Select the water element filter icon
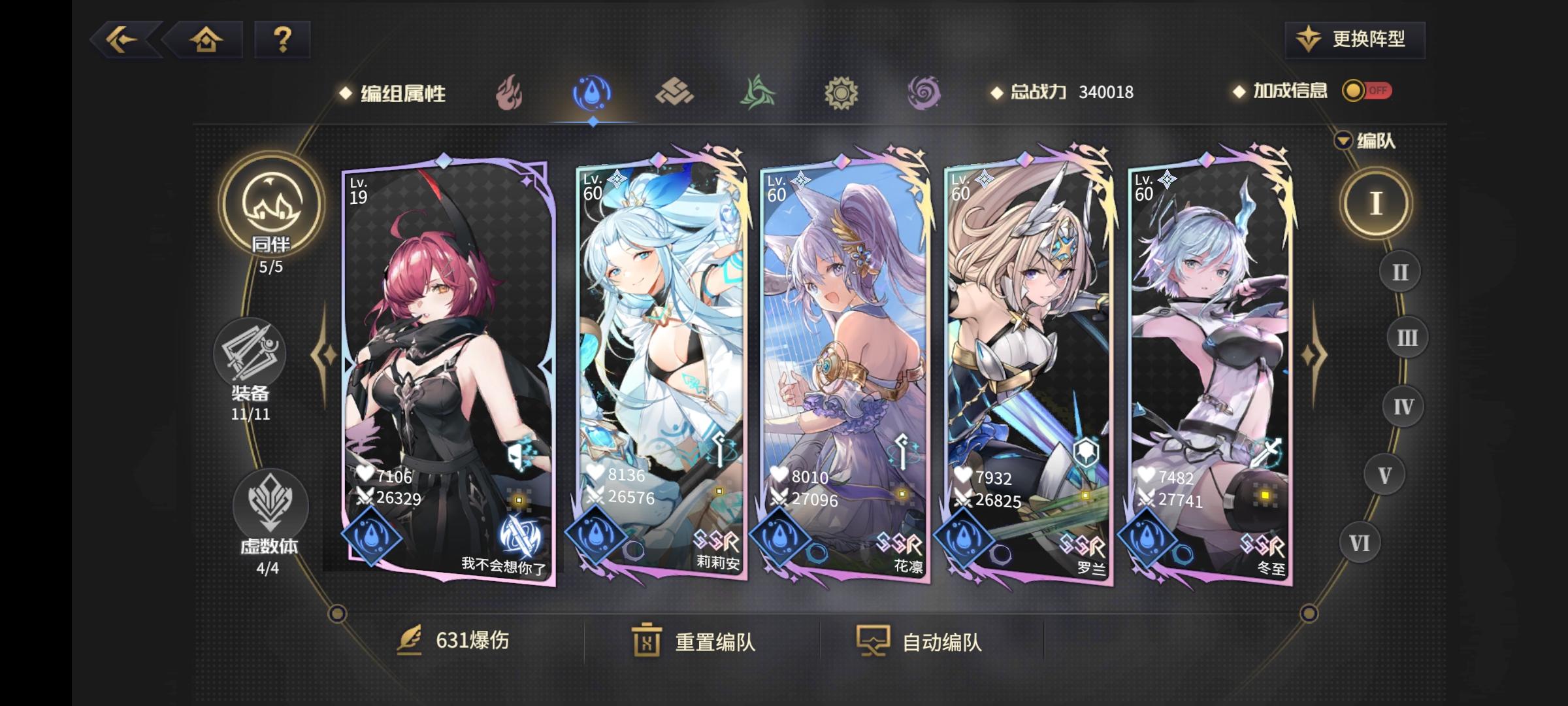The image size is (1568, 706). pos(592,93)
